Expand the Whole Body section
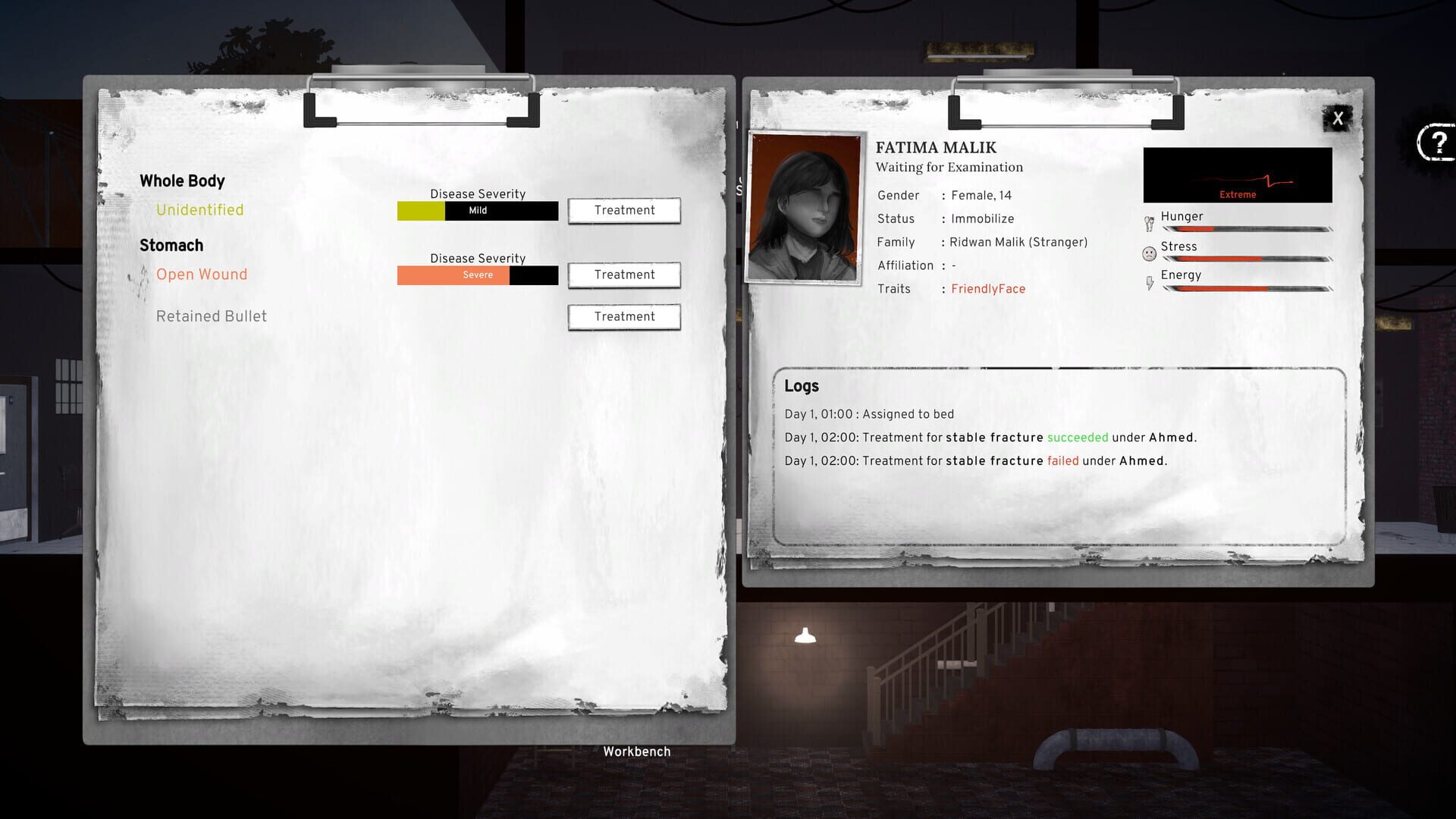1456x819 pixels. [182, 180]
